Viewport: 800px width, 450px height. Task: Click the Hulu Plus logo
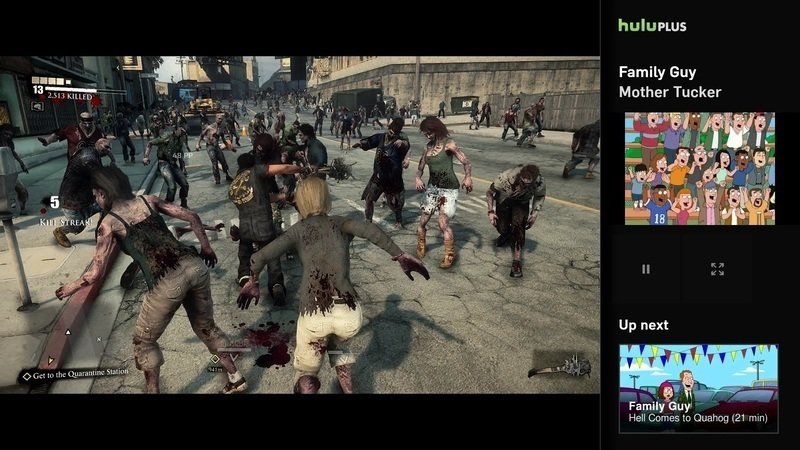(x=652, y=25)
